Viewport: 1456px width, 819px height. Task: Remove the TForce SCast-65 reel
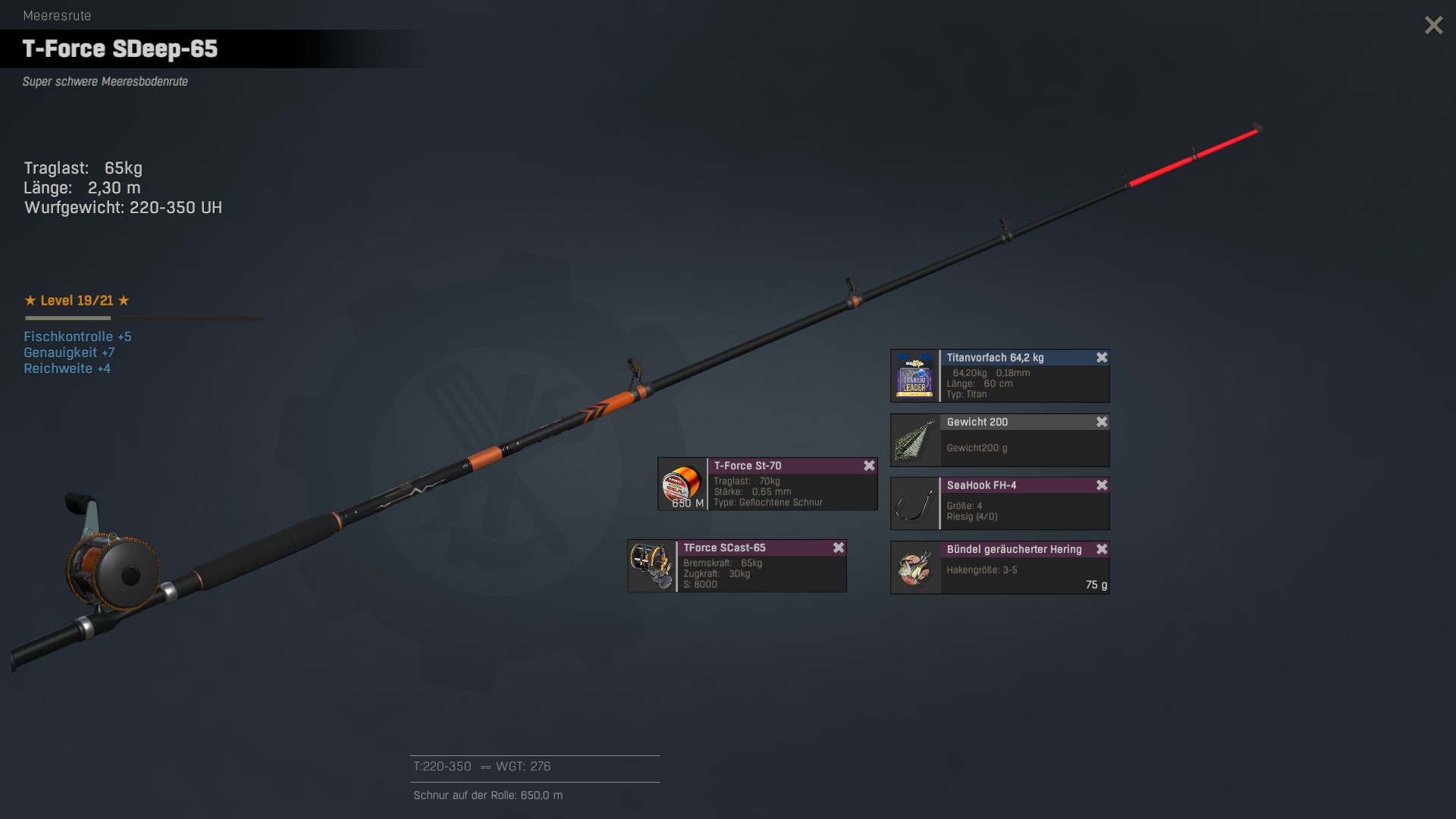[x=839, y=548]
